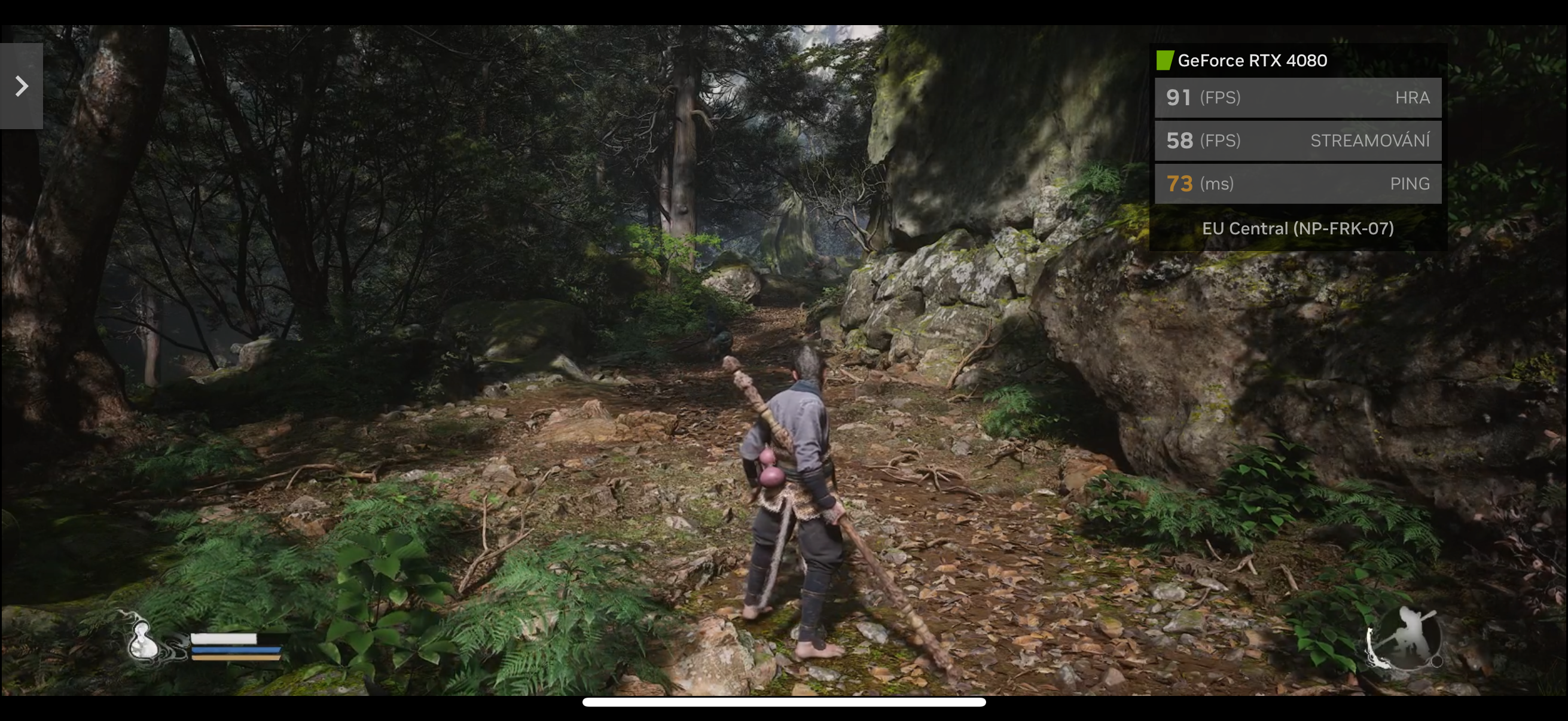Click the 73 ms ping value
The width and height of the screenshot is (1568, 721).
1179,183
